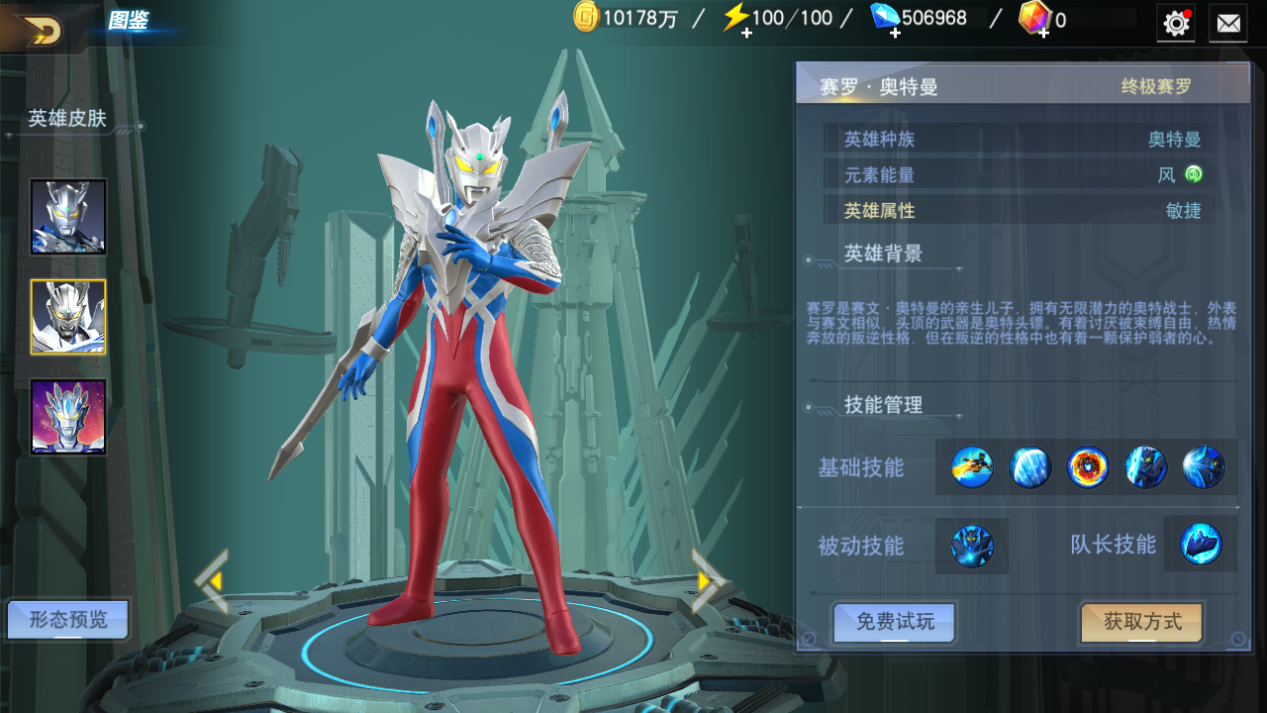View the passive skill icon
Screen dimensions: 1267x713
coord(972,546)
